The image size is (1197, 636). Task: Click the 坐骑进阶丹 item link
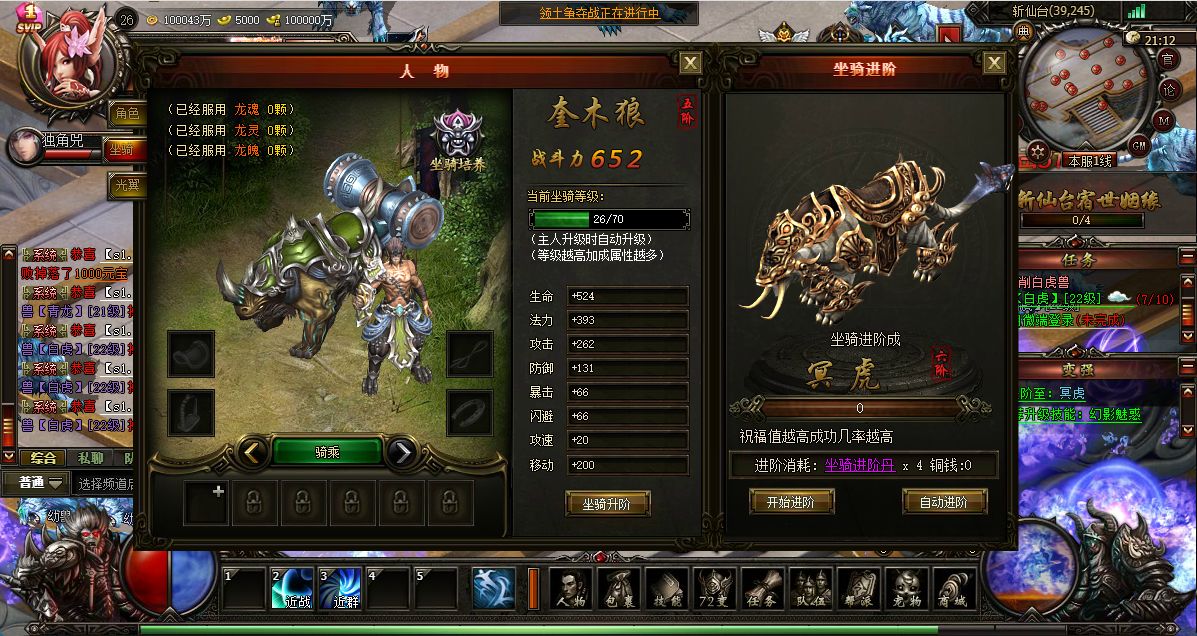(860, 465)
